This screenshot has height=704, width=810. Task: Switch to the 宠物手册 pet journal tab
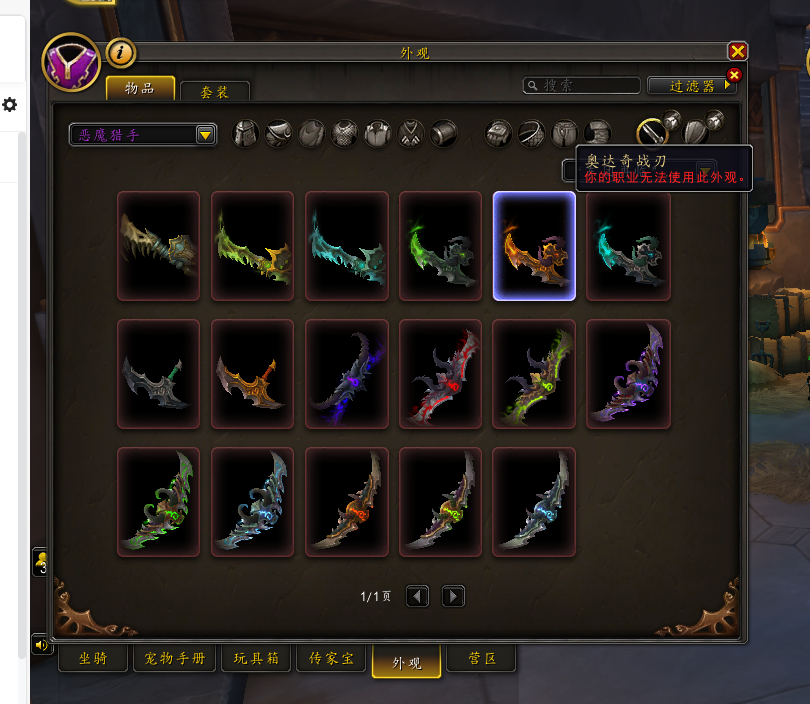click(174, 659)
